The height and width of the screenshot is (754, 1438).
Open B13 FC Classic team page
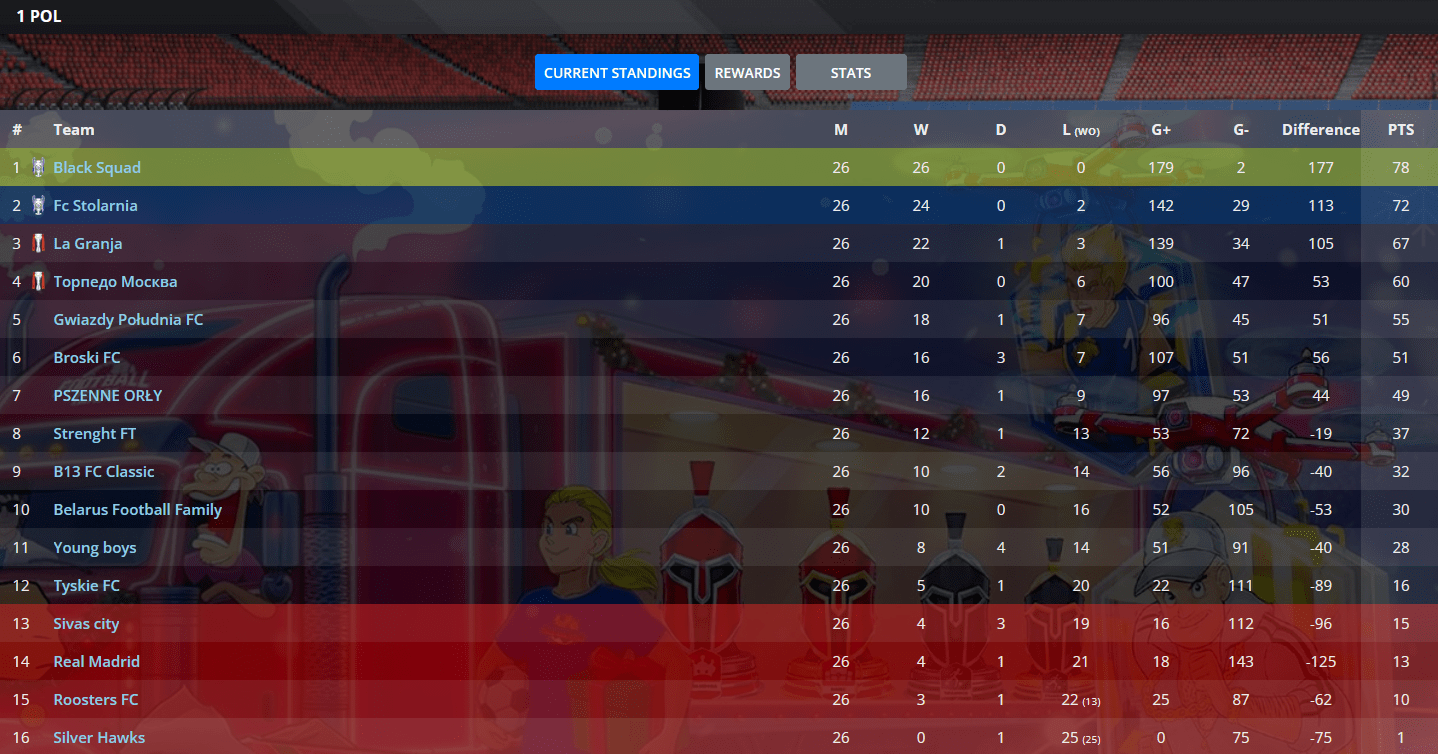tap(104, 472)
